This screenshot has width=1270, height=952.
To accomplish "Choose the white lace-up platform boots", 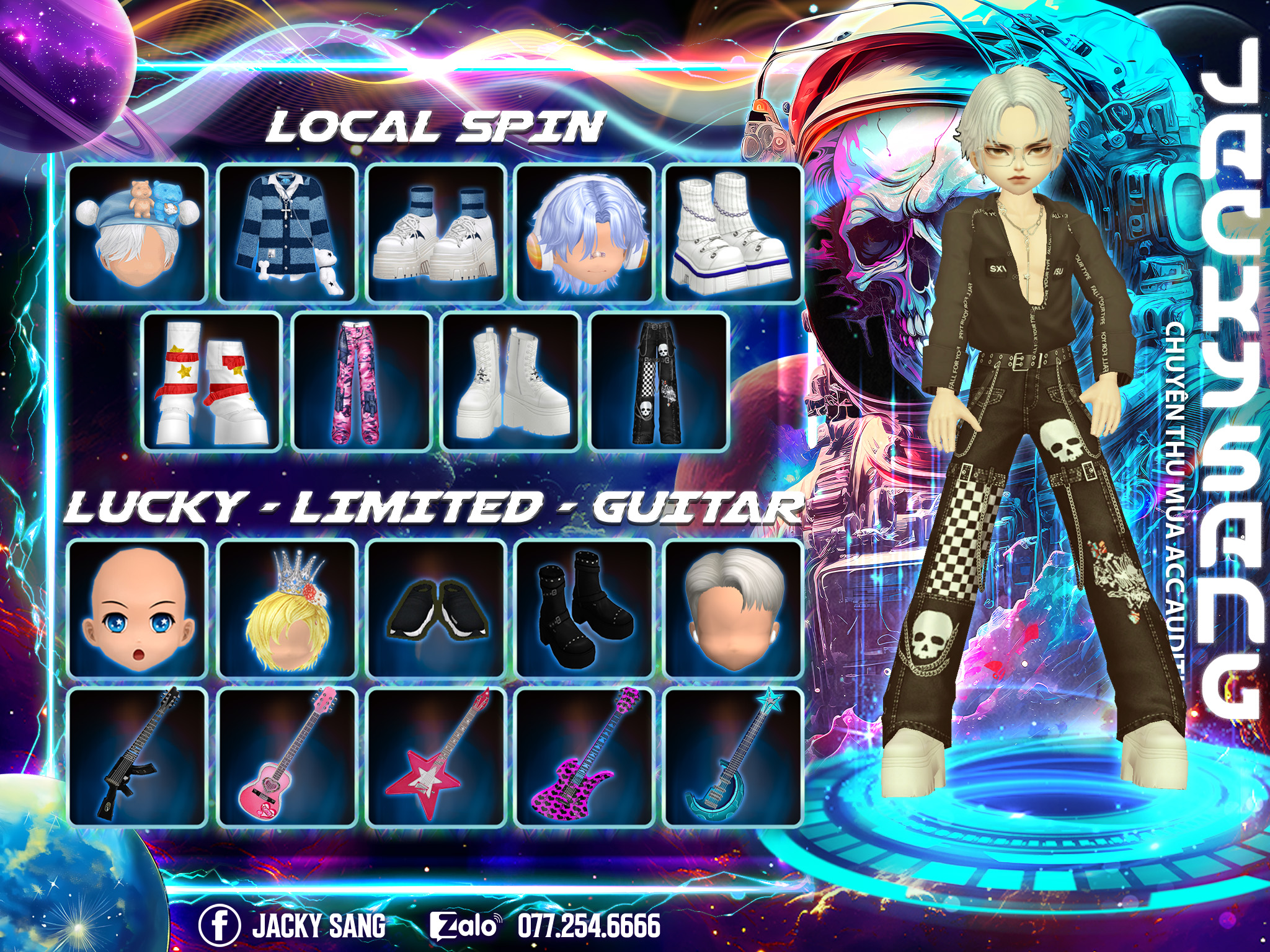I will (x=511, y=382).
